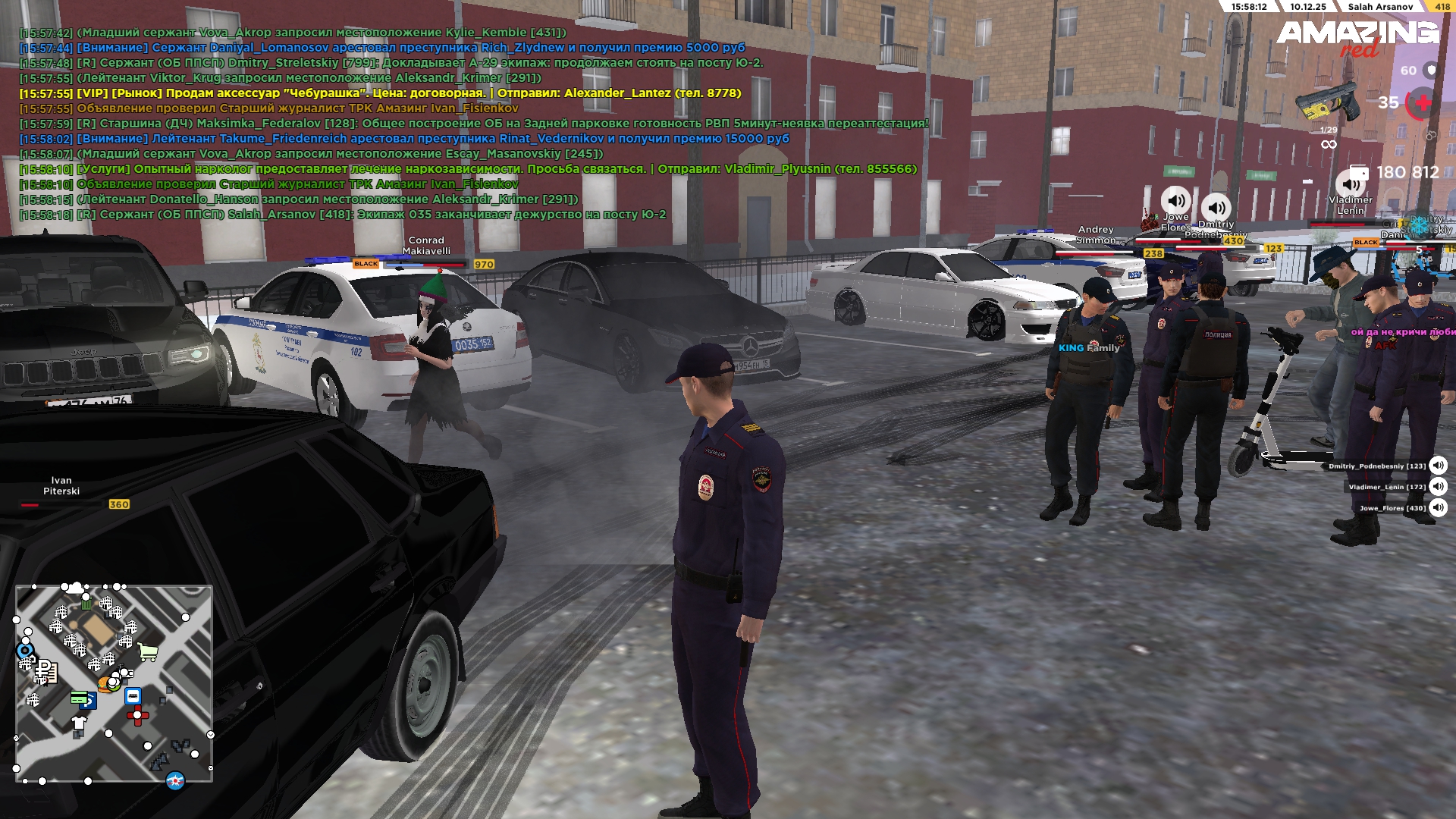Select the green bank card minimap marker
Viewport: 1456px width, 819px height.
click(x=78, y=696)
